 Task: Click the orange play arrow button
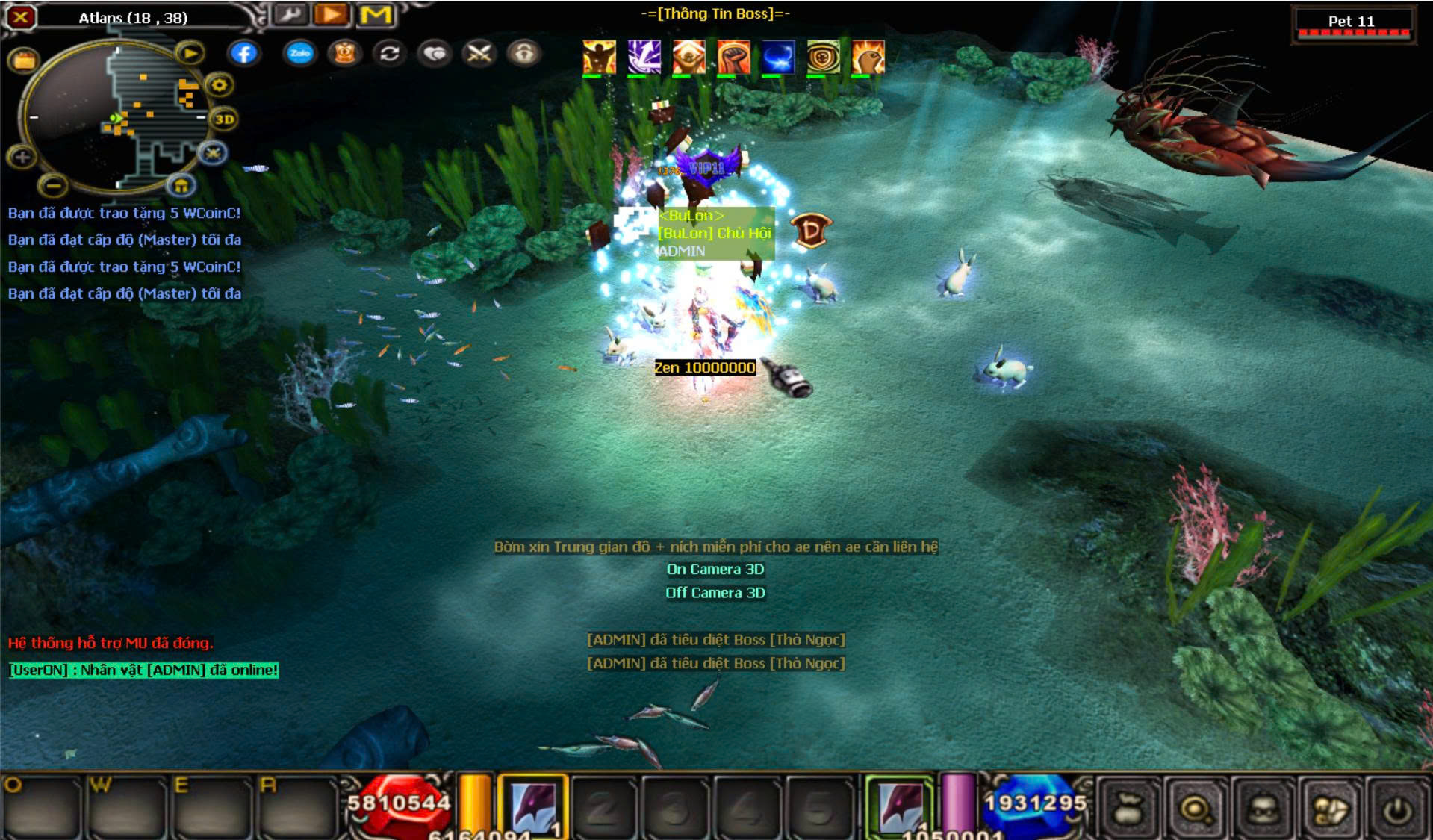coord(332,14)
